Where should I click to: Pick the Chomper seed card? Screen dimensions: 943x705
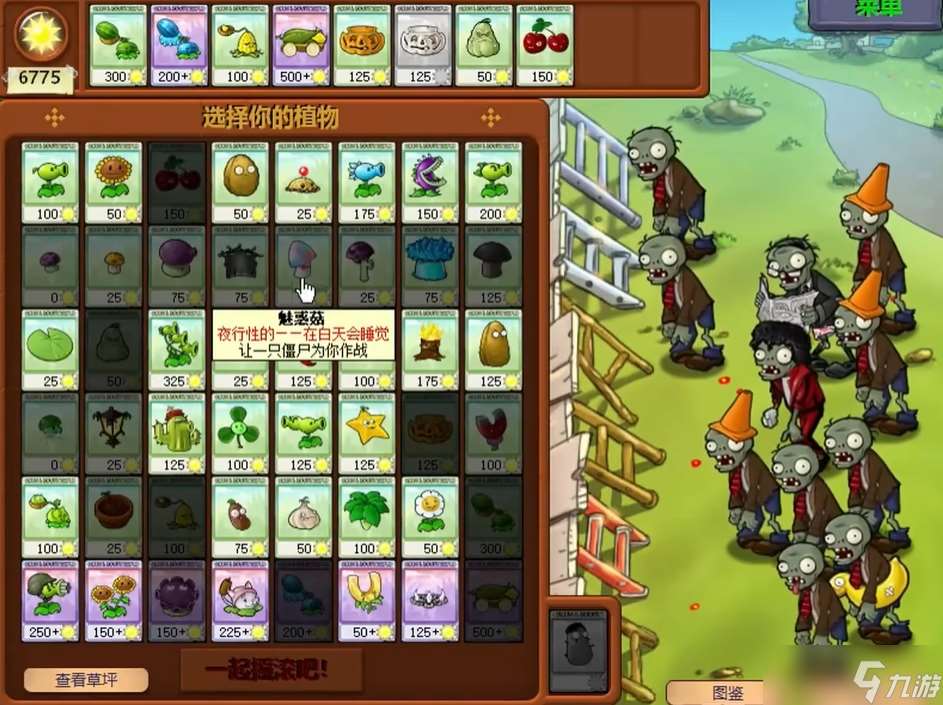[429, 181]
